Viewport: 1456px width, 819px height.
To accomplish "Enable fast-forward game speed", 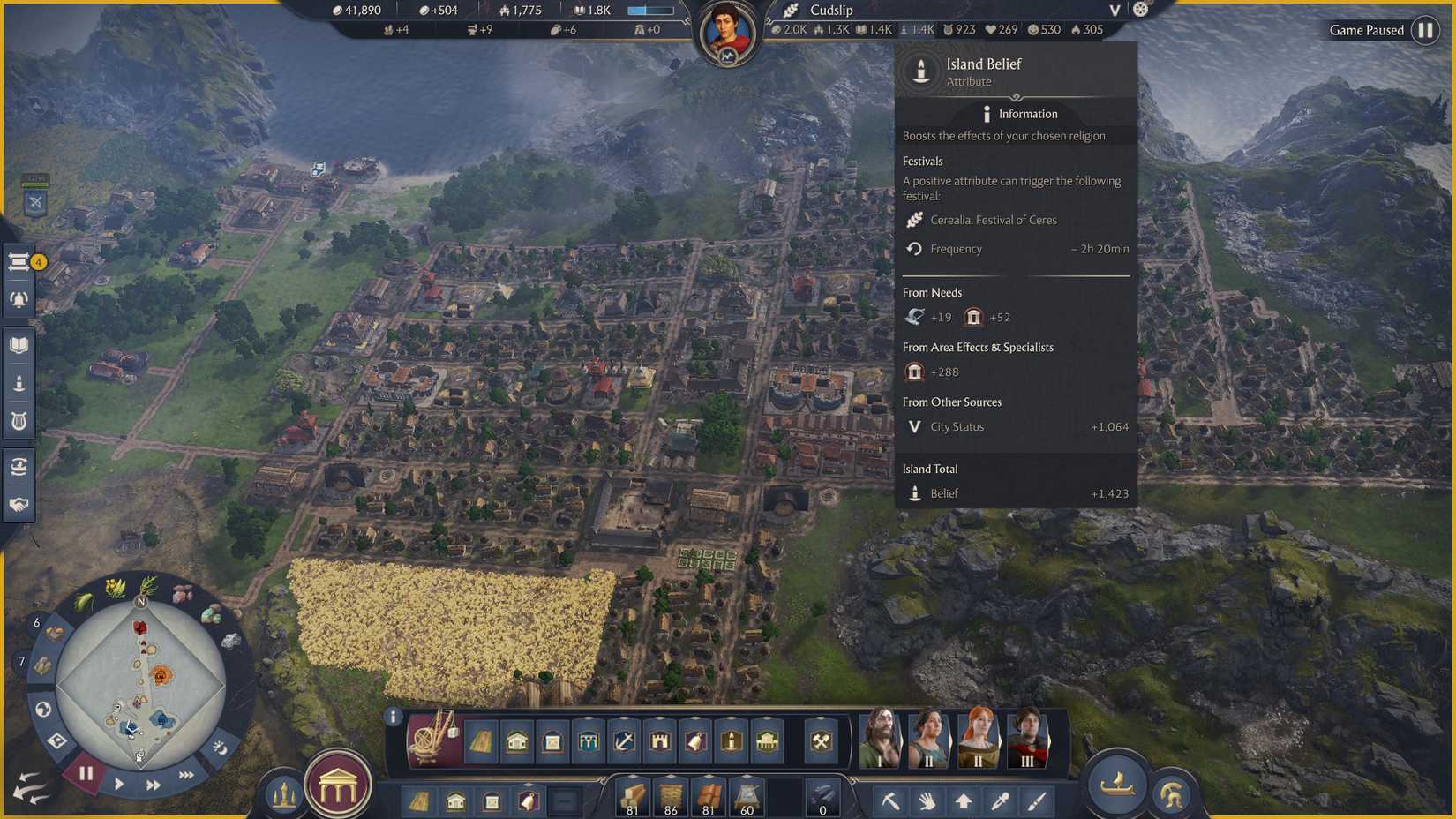I will tap(154, 783).
